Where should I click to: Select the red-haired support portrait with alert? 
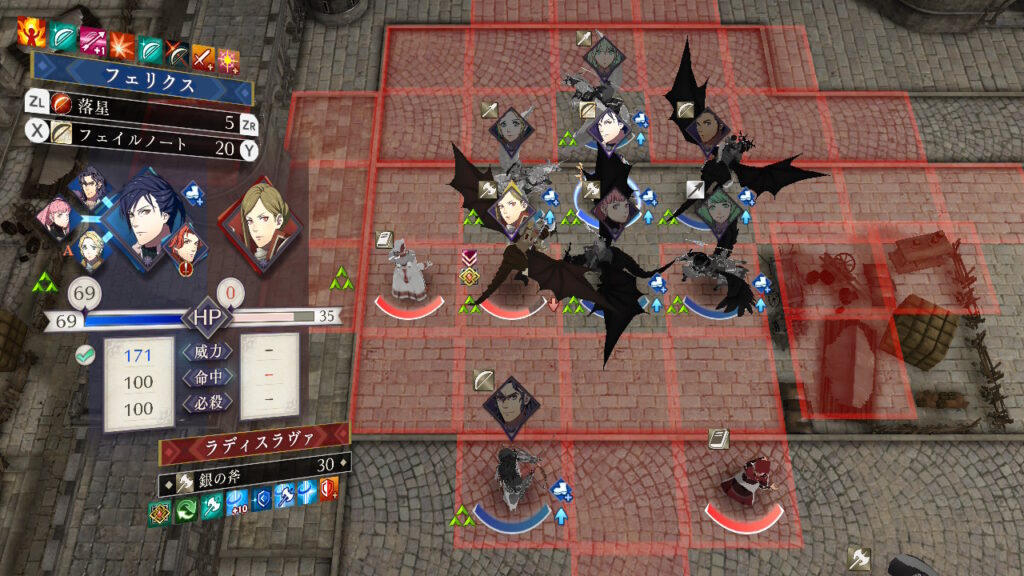point(186,247)
